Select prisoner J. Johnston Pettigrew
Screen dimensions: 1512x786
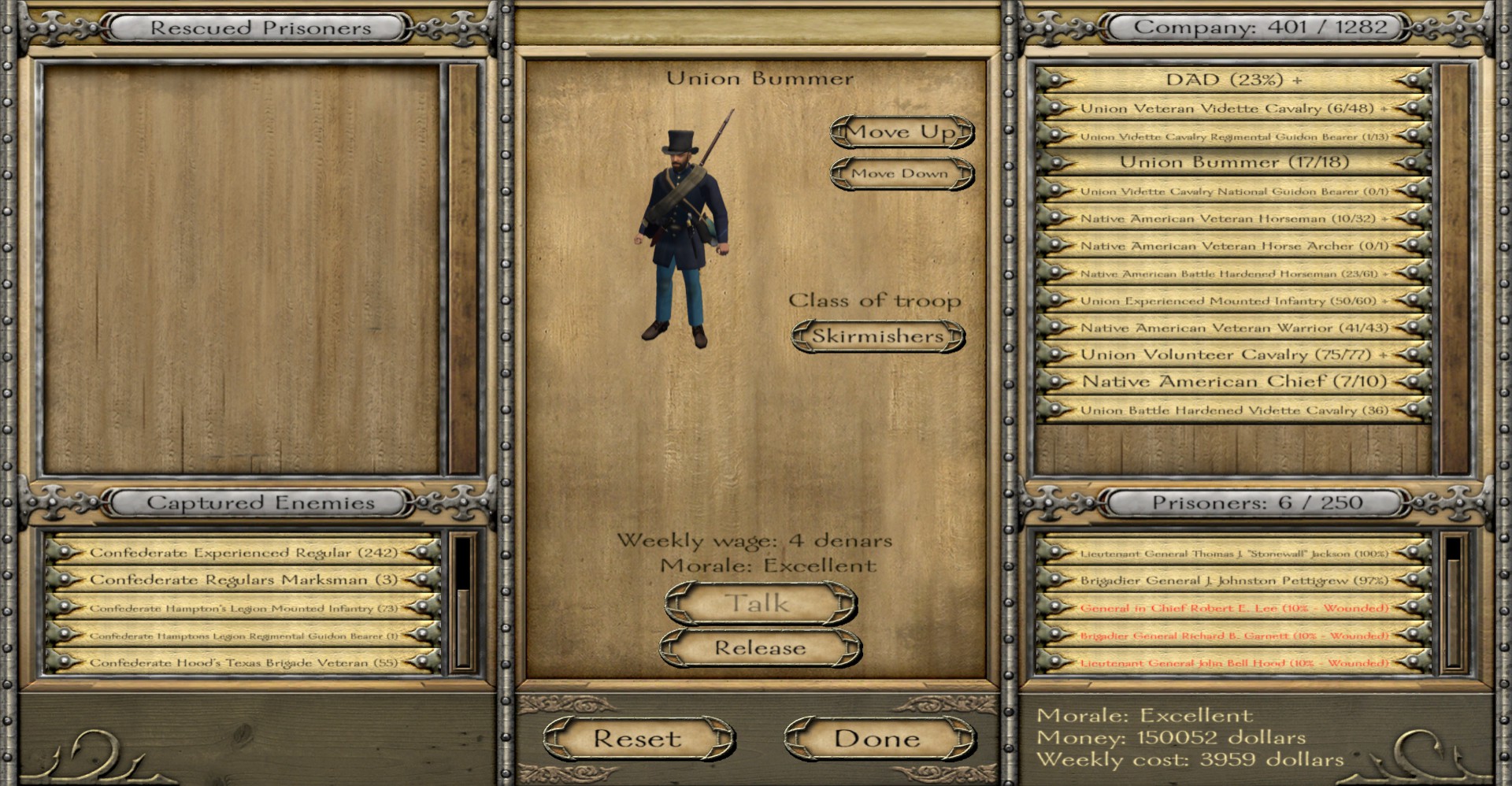[1233, 580]
